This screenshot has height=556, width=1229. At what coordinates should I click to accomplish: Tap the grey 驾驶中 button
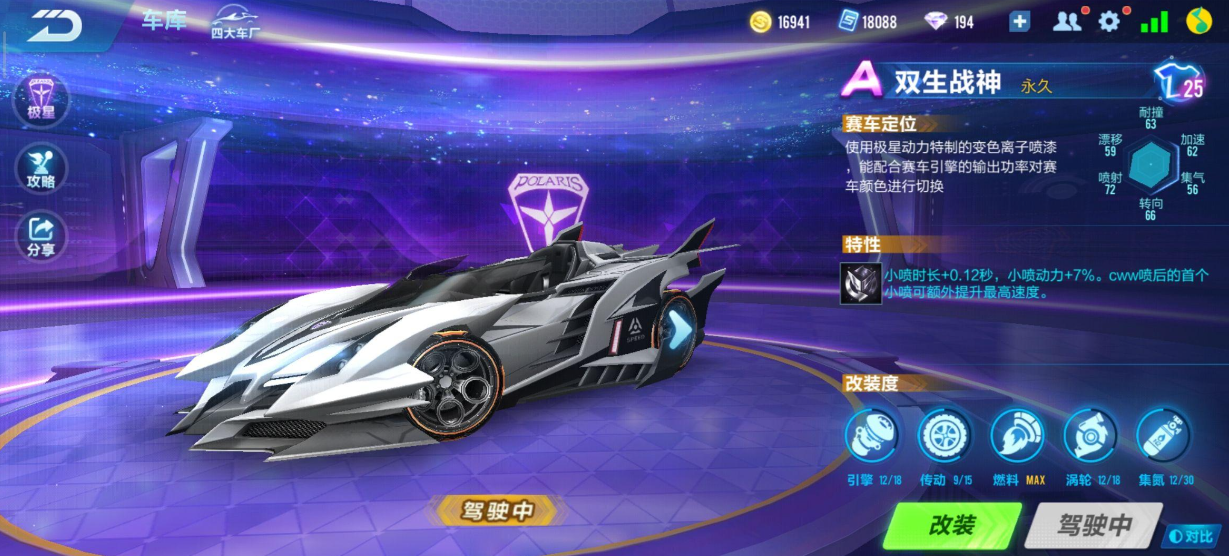pos(1094,526)
